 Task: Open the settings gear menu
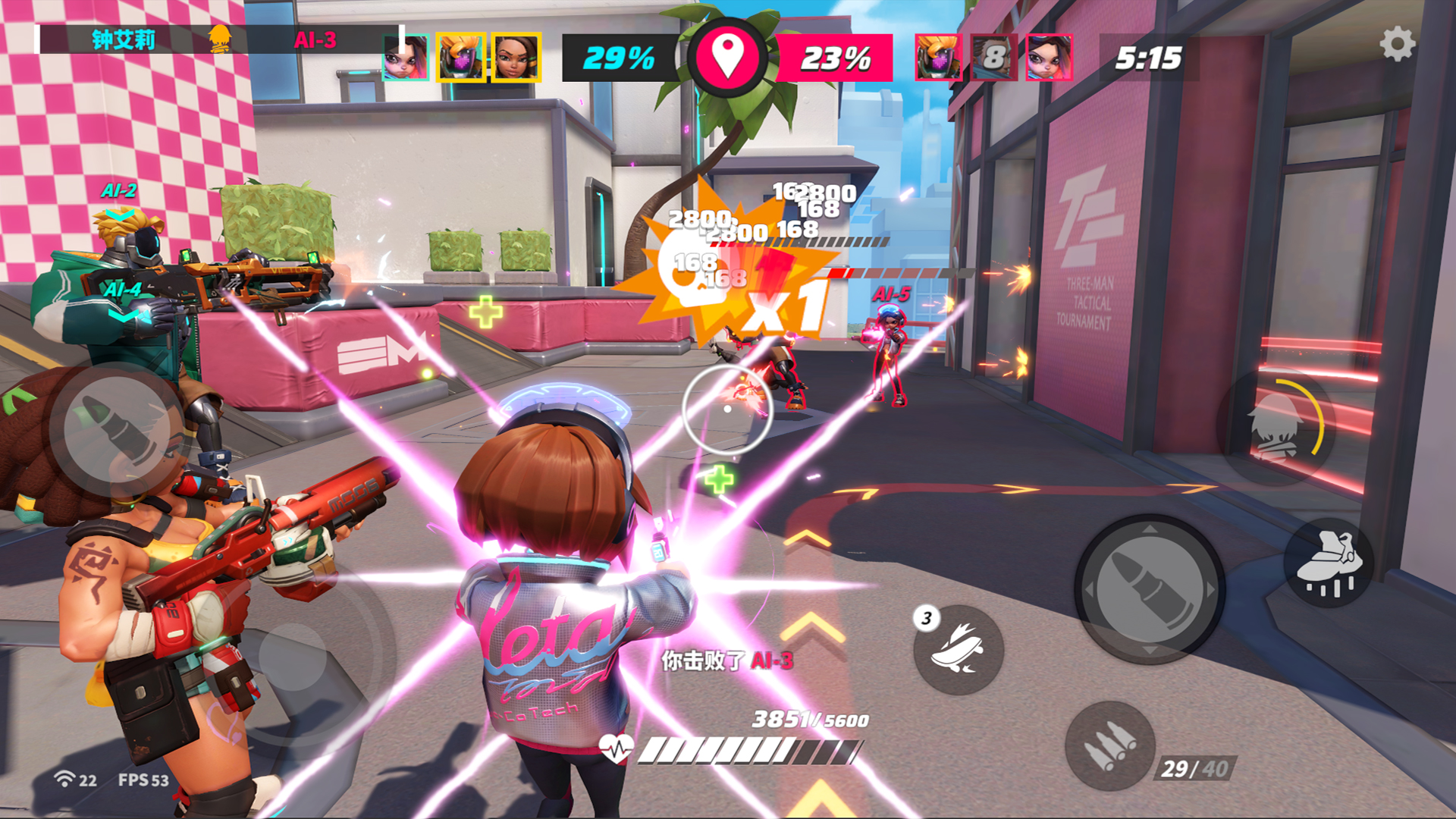point(1397,45)
